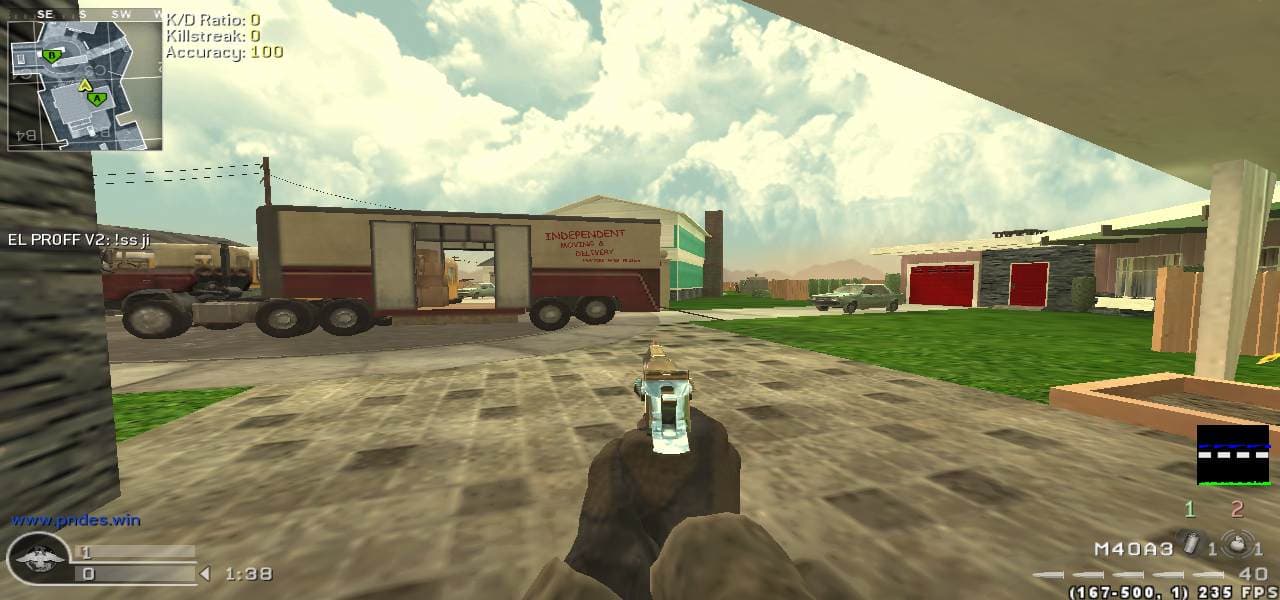Click the black lagometer network graph
The width and height of the screenshot is (1280, 600).
click(1233, 455)
